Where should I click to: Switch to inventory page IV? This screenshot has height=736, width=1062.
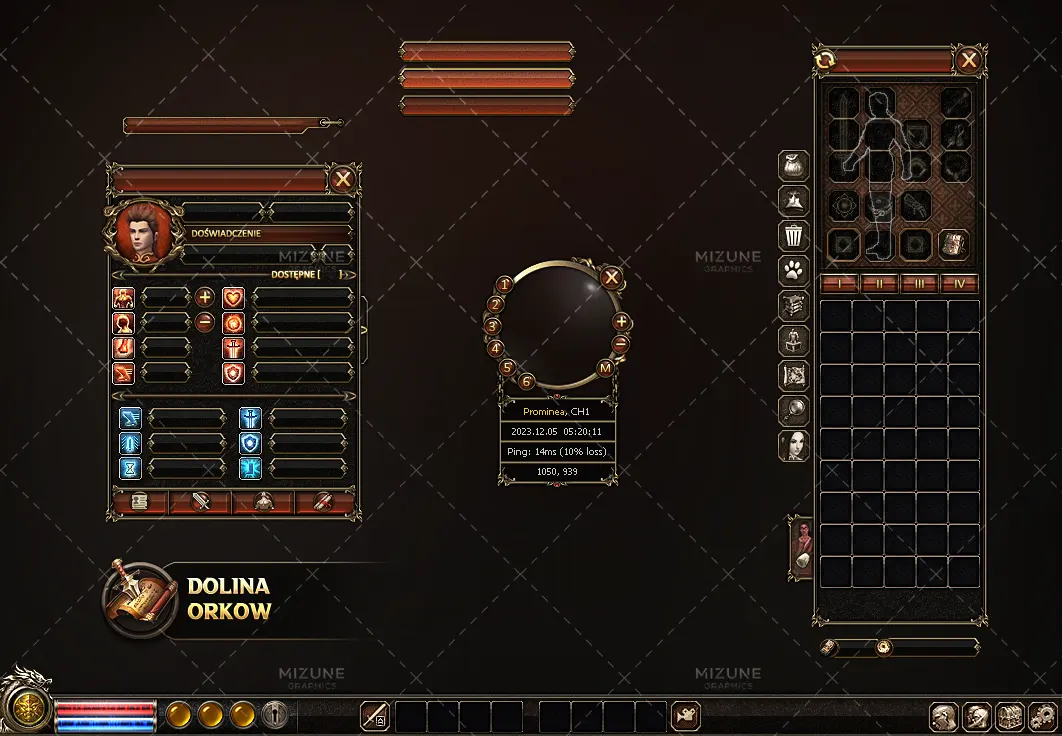(959, 284)
